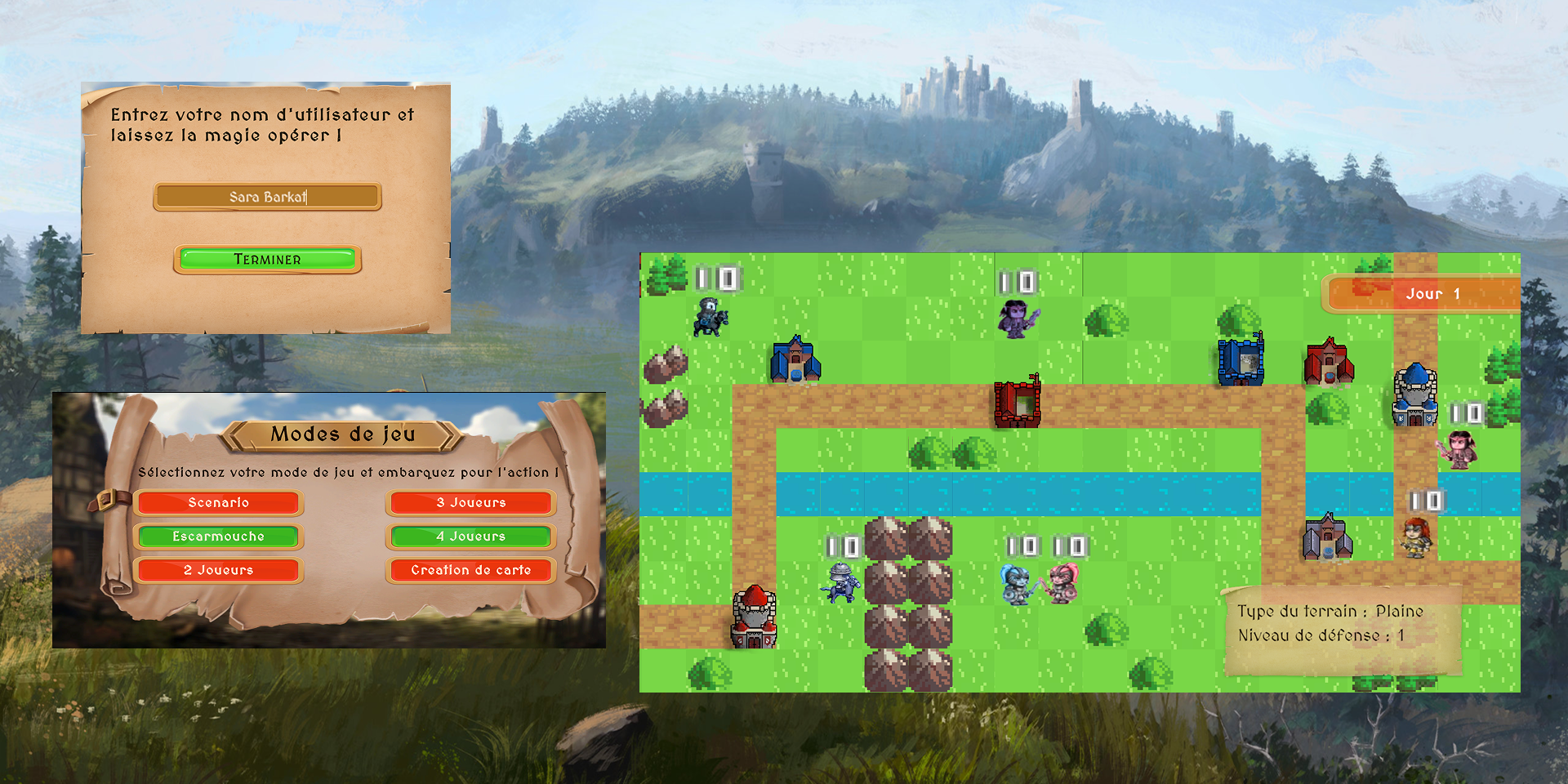Viewport: 1568px width, 784px height.
Task: Pick the 2 Joueurs option
Action: coord(218,570)
